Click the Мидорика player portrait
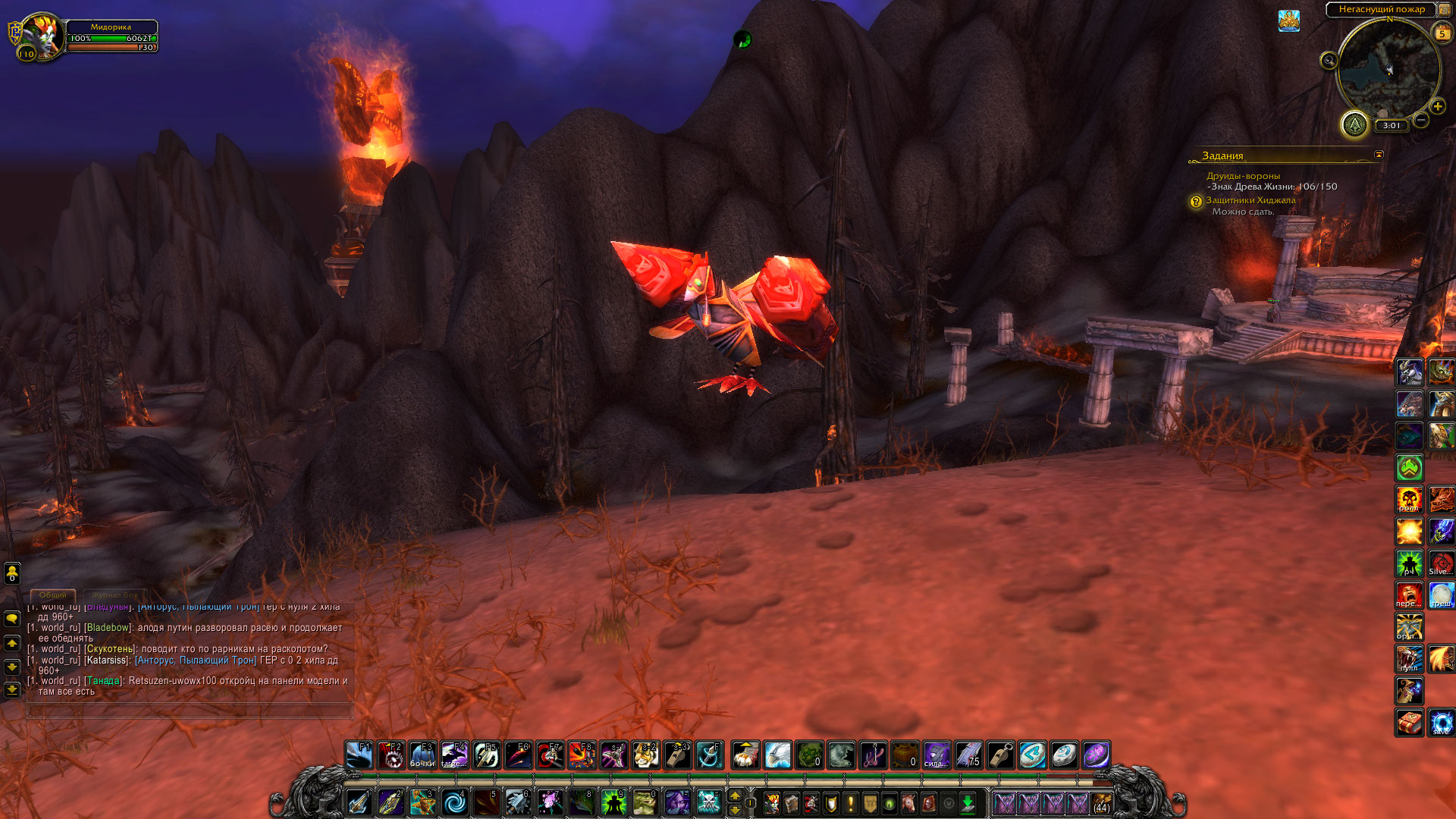The width and height of the screenshot is (1456, 819). pos(41,35)
